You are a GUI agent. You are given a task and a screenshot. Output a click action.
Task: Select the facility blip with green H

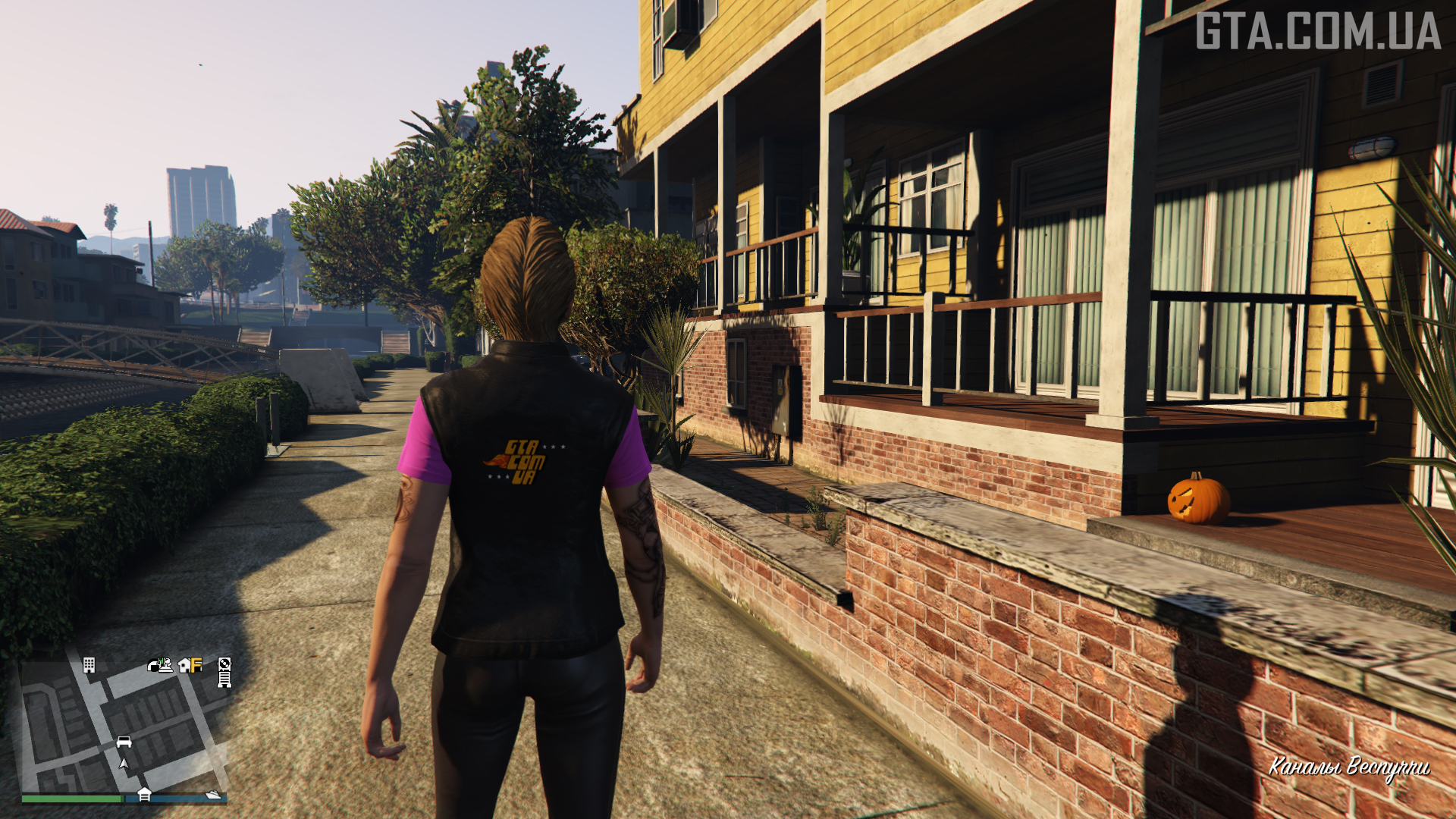click(x=160, y=665)
